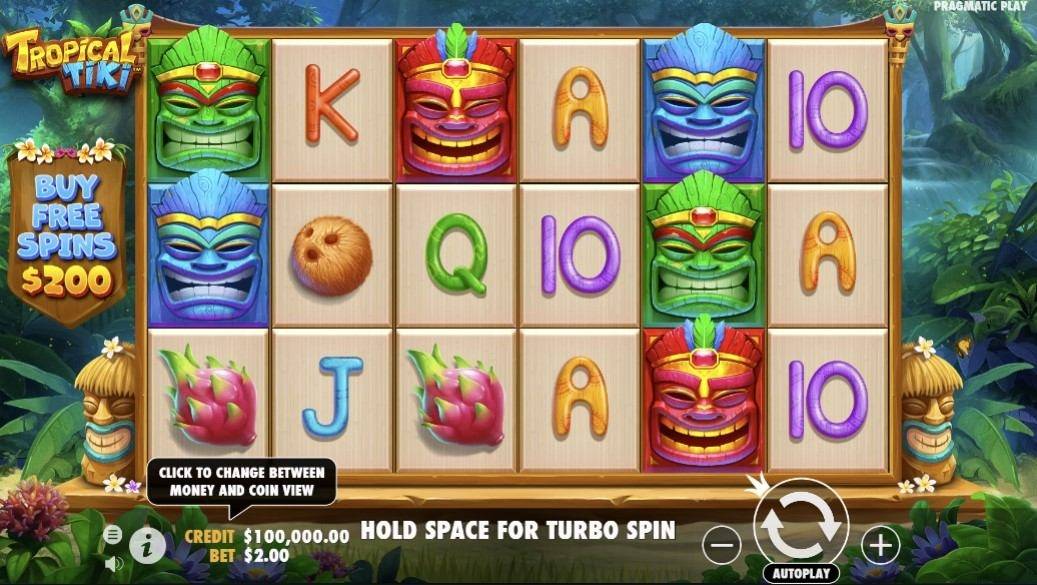The height and width of the screenshot is (585, 1037).
Task: Increase the bet with the plus button
Action: point(880,545)
